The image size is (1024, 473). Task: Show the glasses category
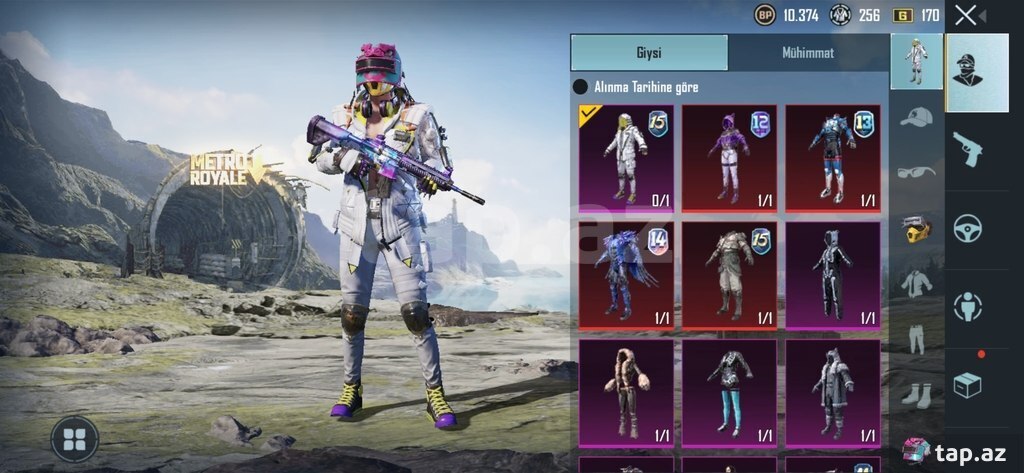[x=916, y=172]
